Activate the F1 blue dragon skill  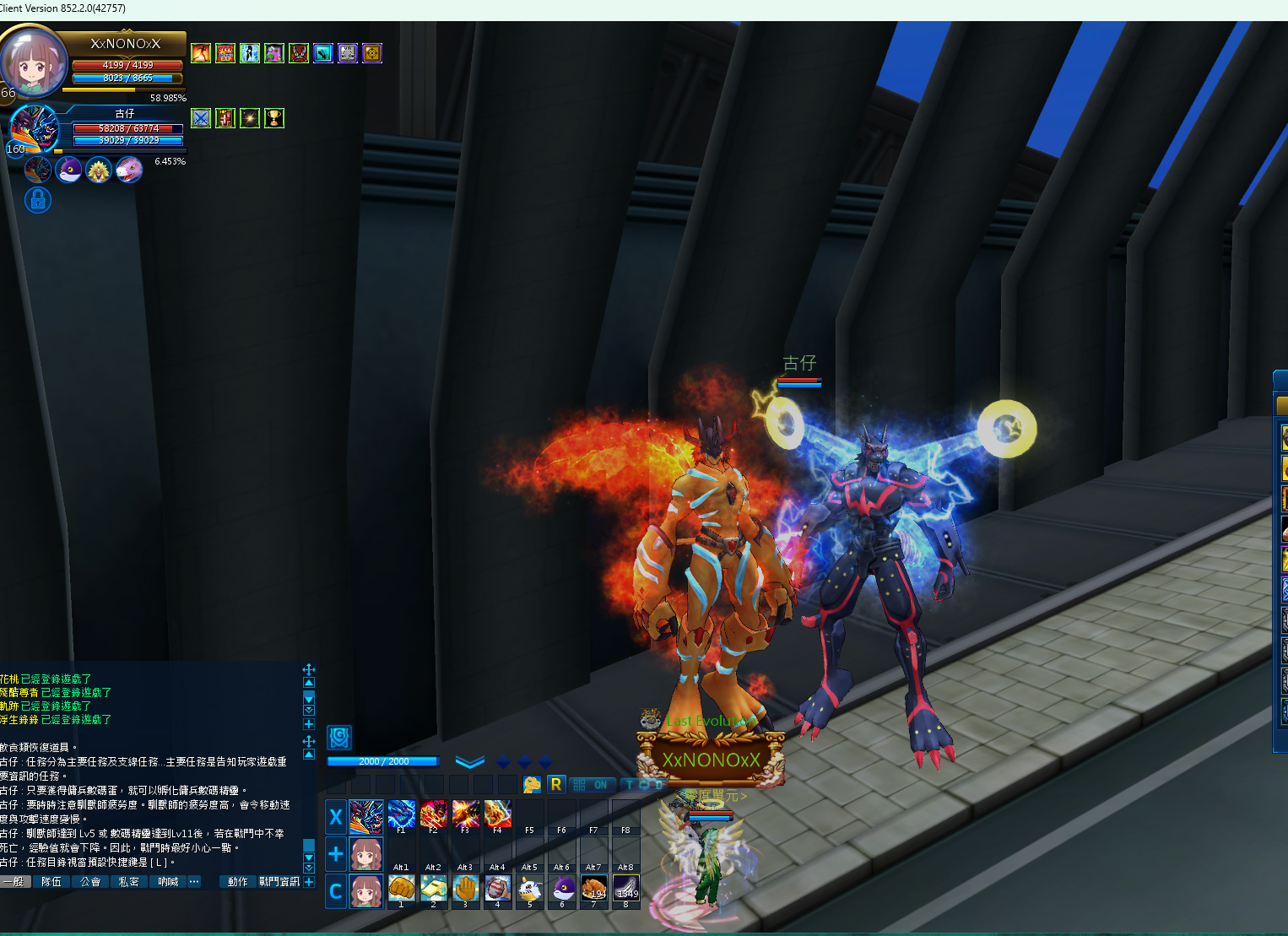click(x=401, y=814)
